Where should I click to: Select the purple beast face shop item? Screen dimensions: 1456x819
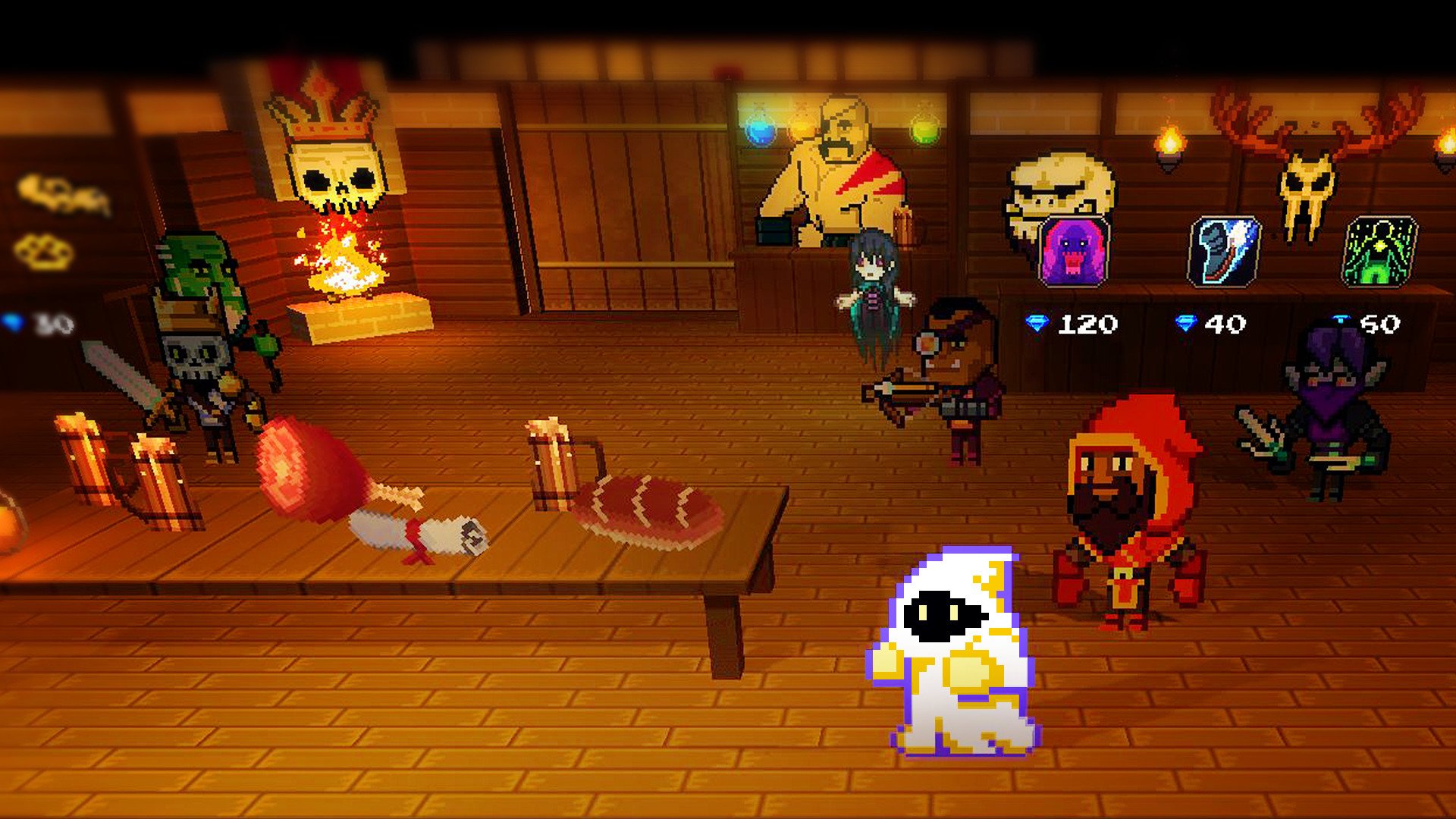pos(1073,251)
